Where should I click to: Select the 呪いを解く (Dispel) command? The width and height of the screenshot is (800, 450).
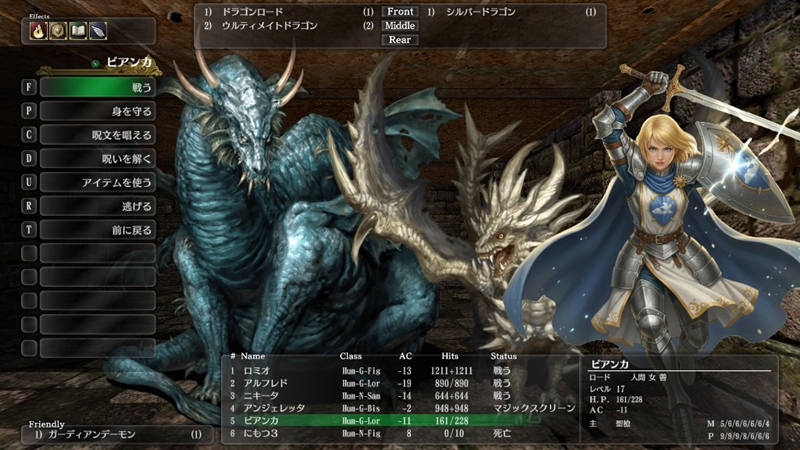coord(97,158)
